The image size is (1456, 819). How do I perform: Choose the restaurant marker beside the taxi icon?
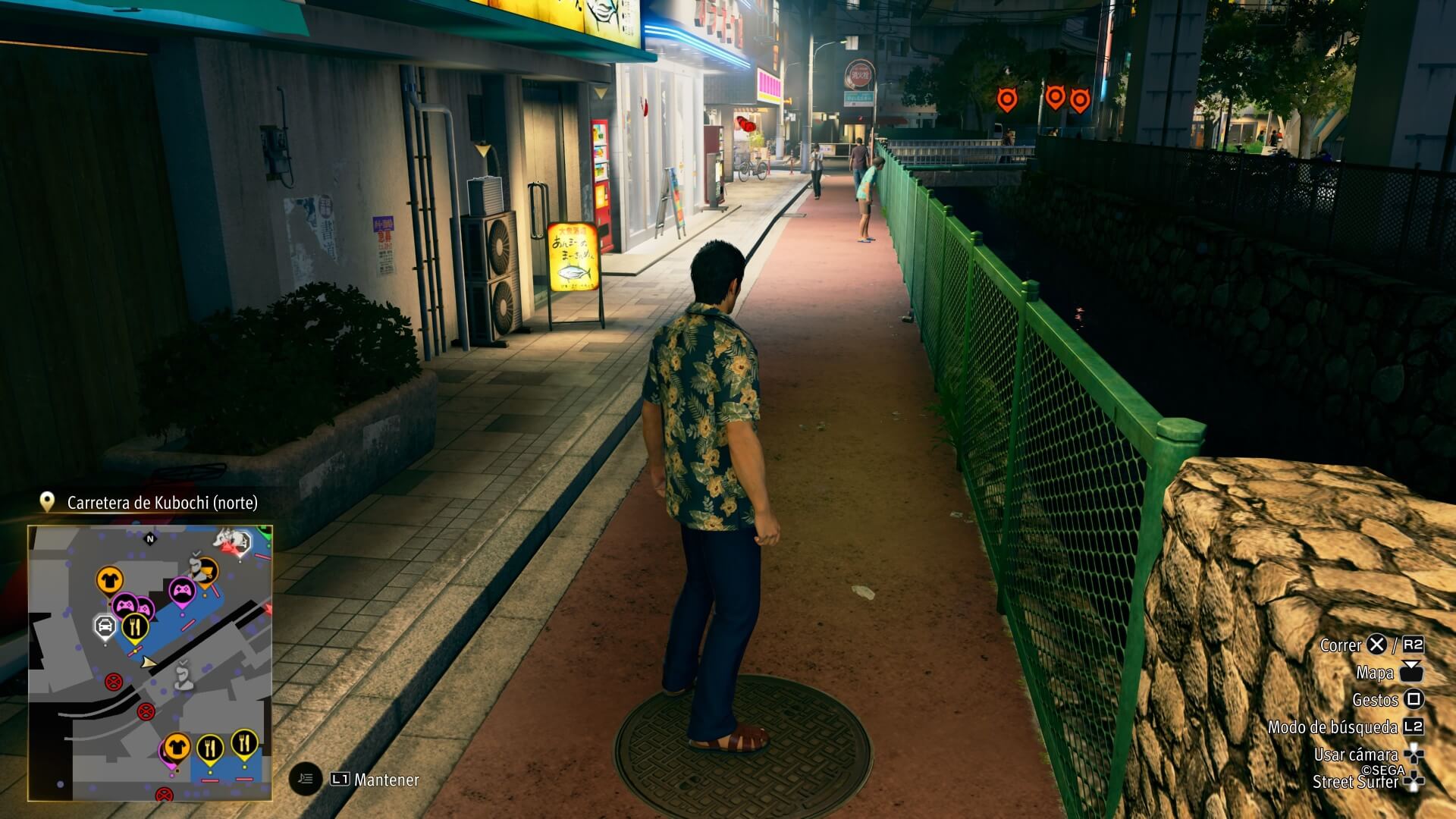136,626
